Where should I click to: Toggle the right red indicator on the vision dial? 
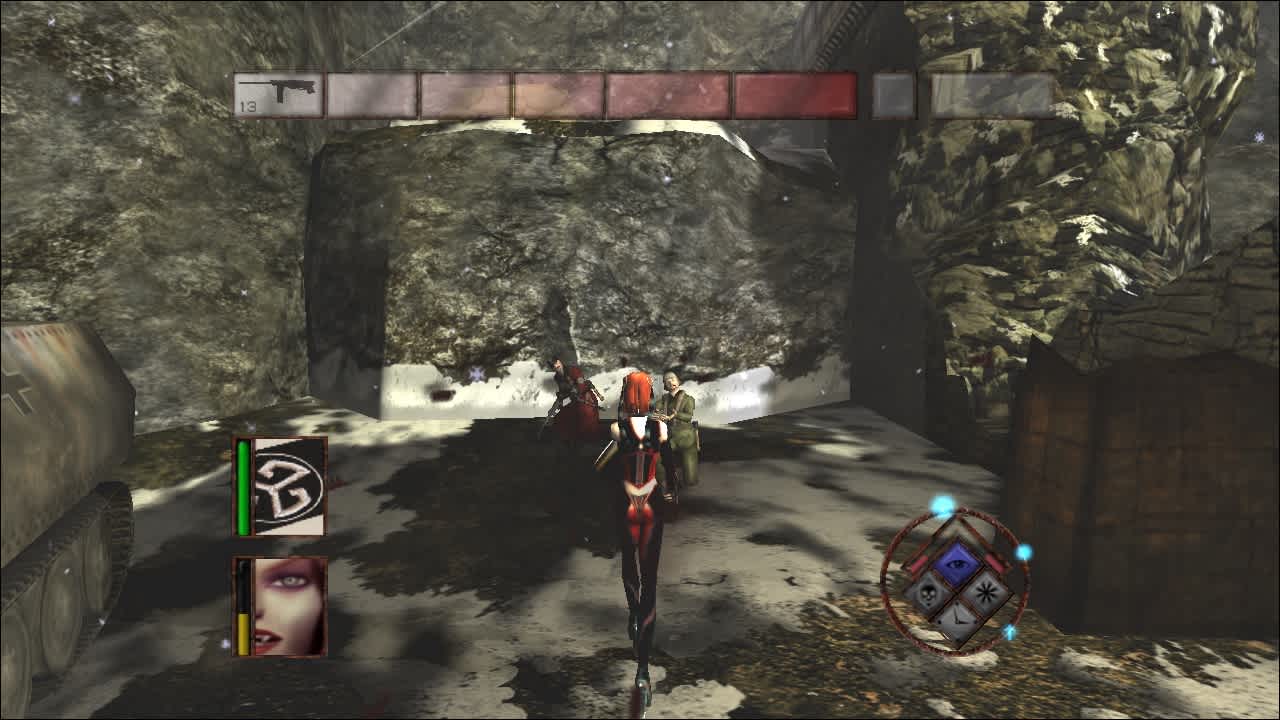coord(995,563)
